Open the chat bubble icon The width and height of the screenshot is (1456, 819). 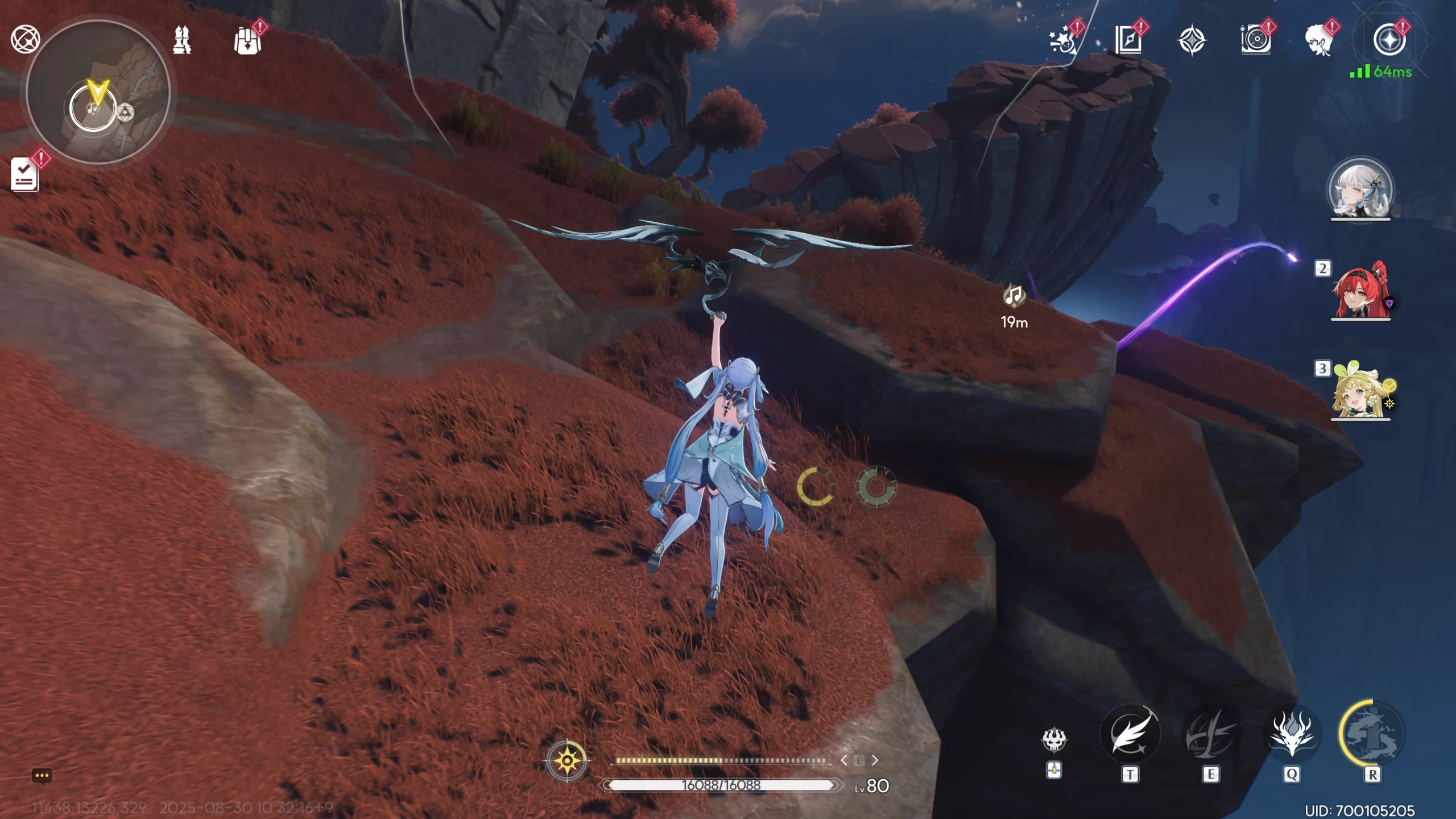point(42,776)
